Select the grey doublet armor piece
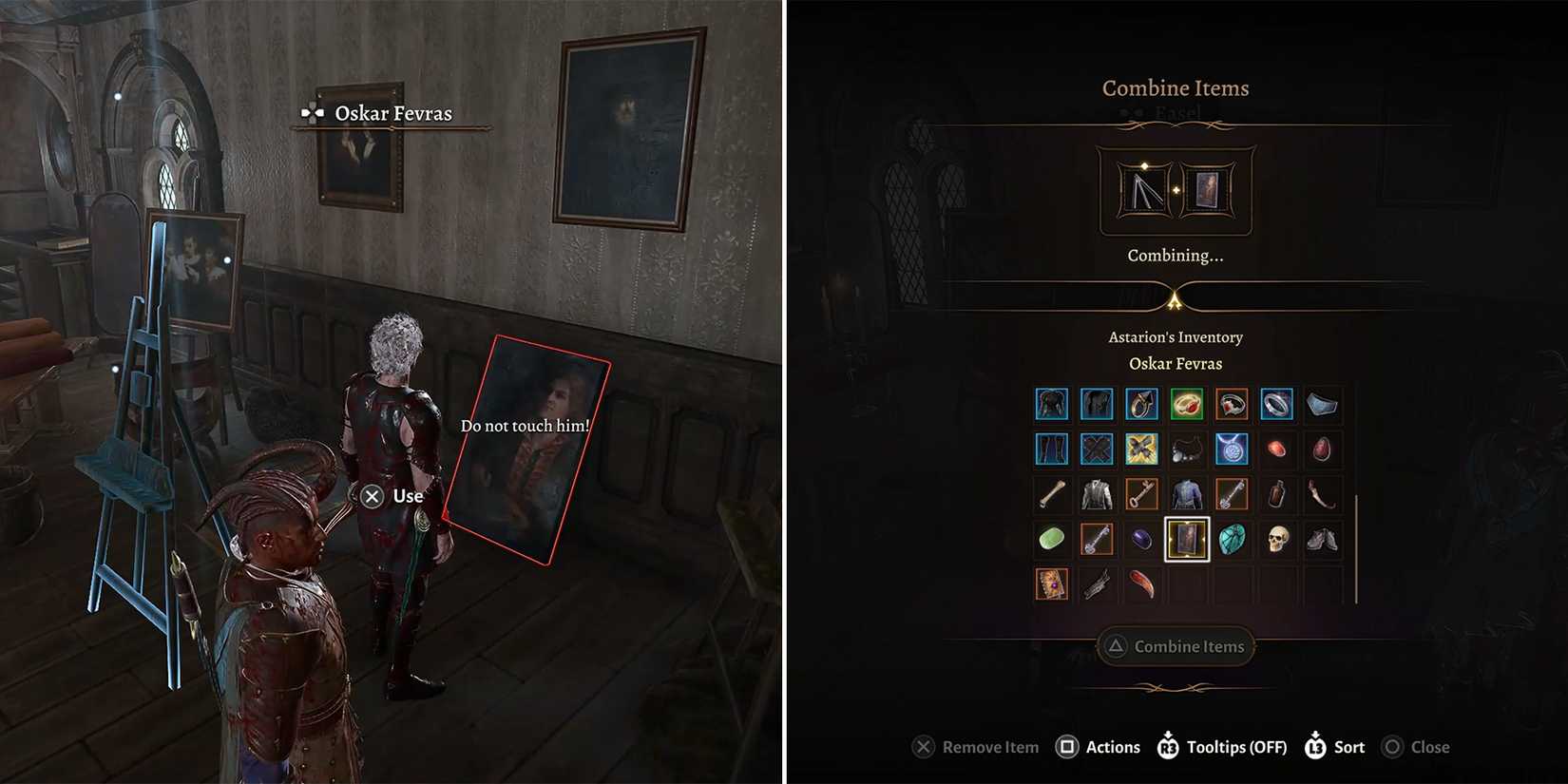 click(1096, 492)
